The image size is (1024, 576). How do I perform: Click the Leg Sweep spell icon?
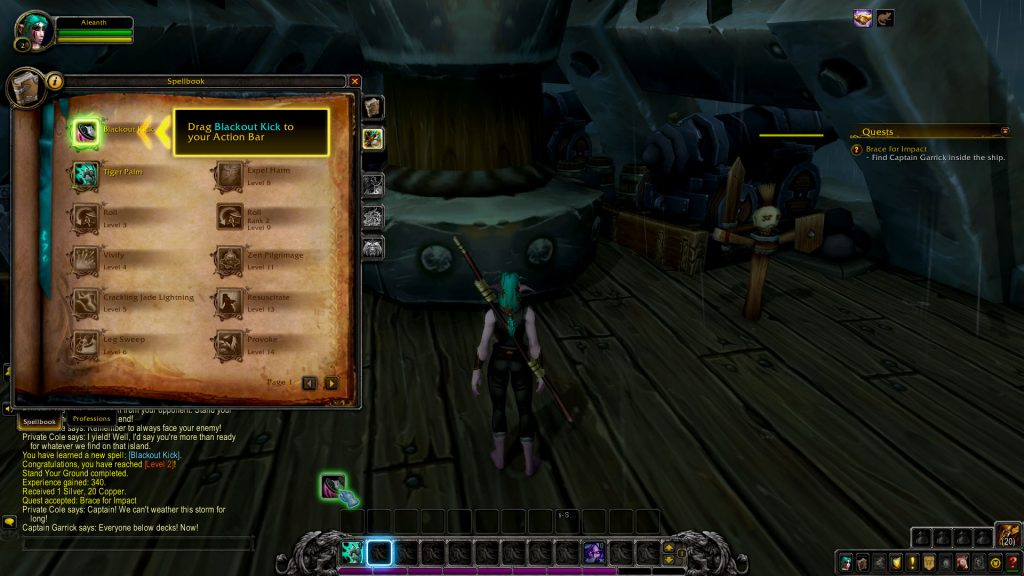pyautogui.click(x=86, y=345)
